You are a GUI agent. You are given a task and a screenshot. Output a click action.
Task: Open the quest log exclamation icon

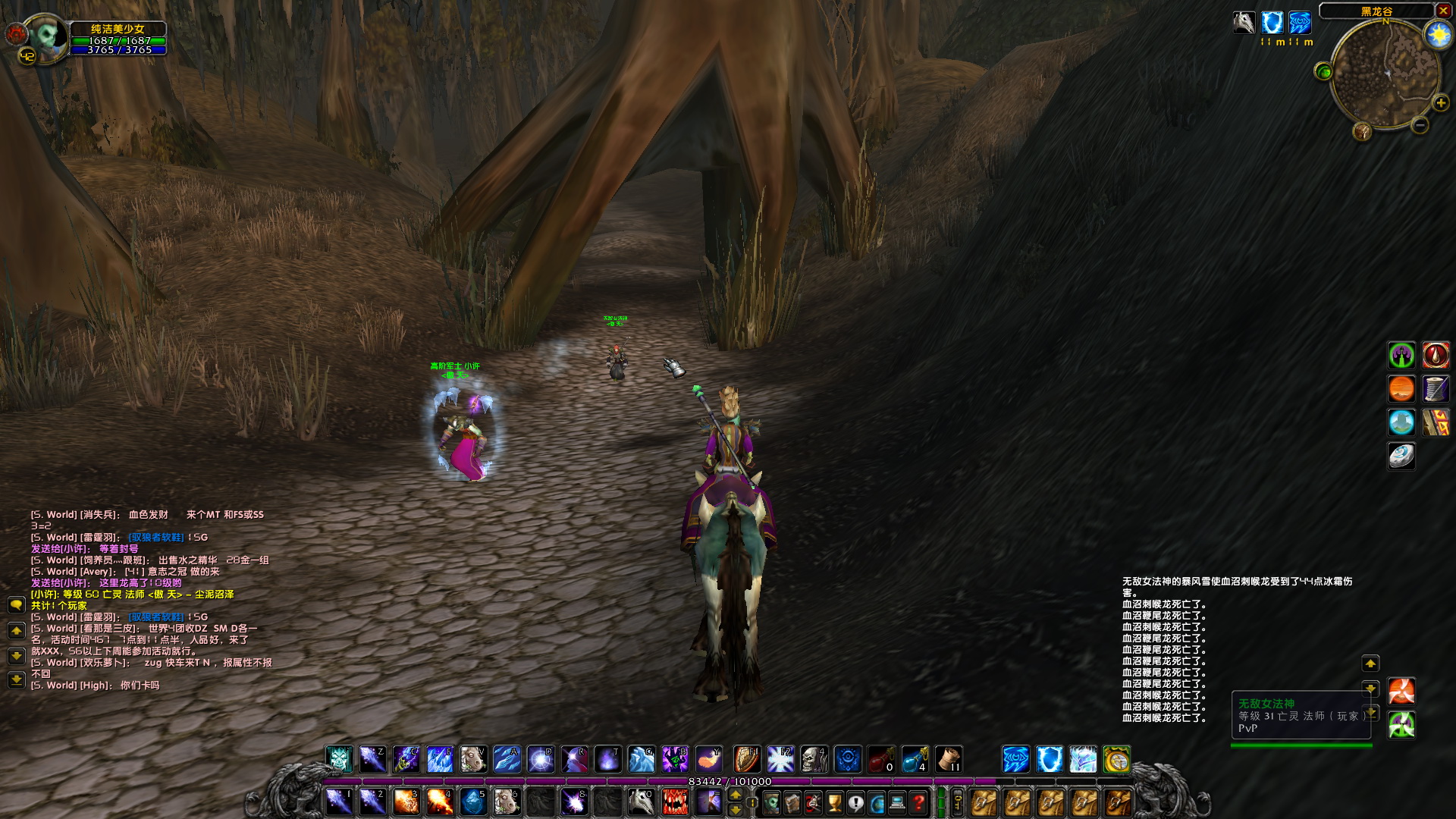[855, 803]
